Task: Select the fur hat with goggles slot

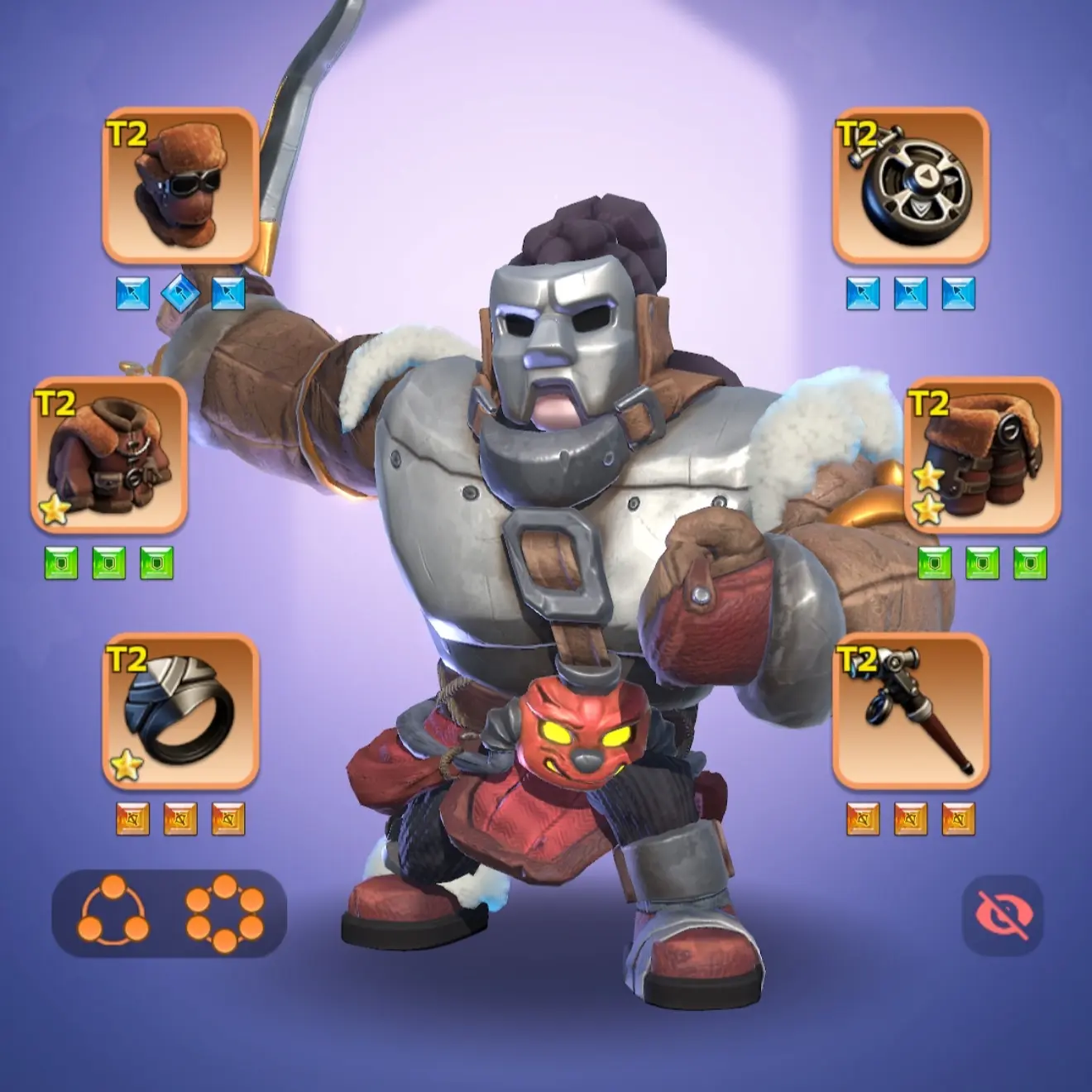Action: (x=180, y=185)
